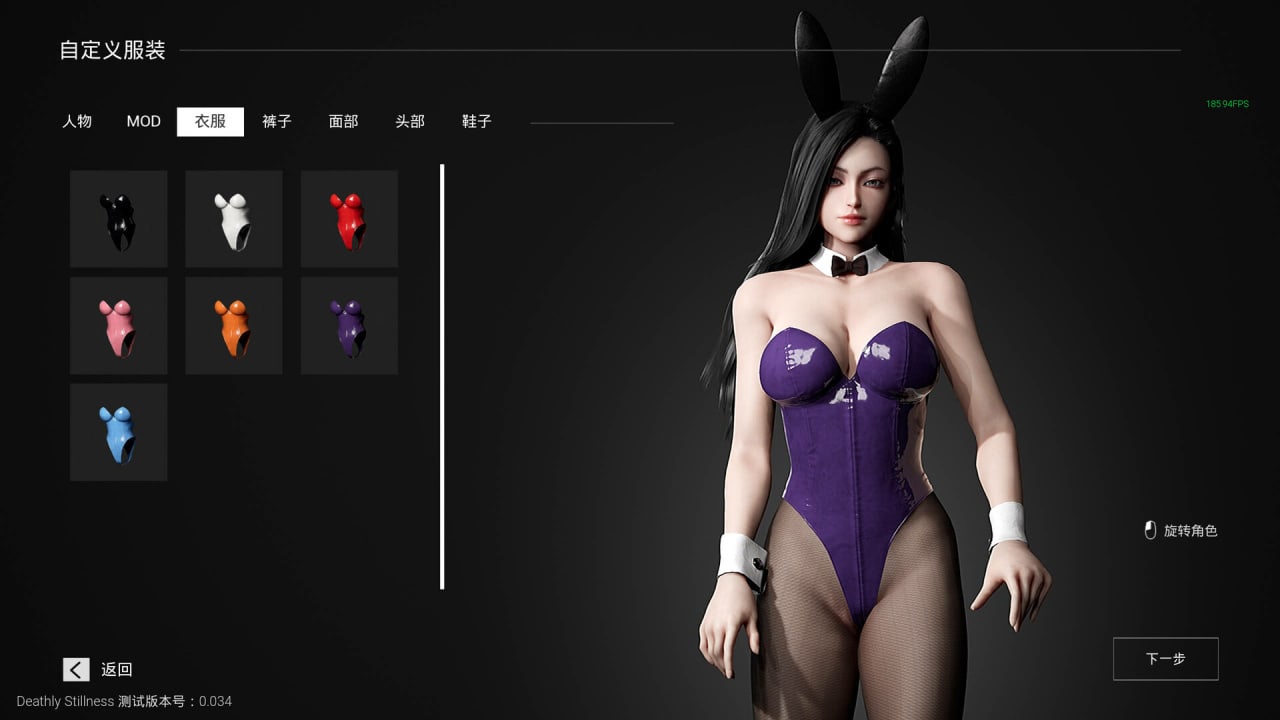The width and height of the screenshot is (1280, 720).
Task: Go back with the 返回 button
Action: point(98,669)
